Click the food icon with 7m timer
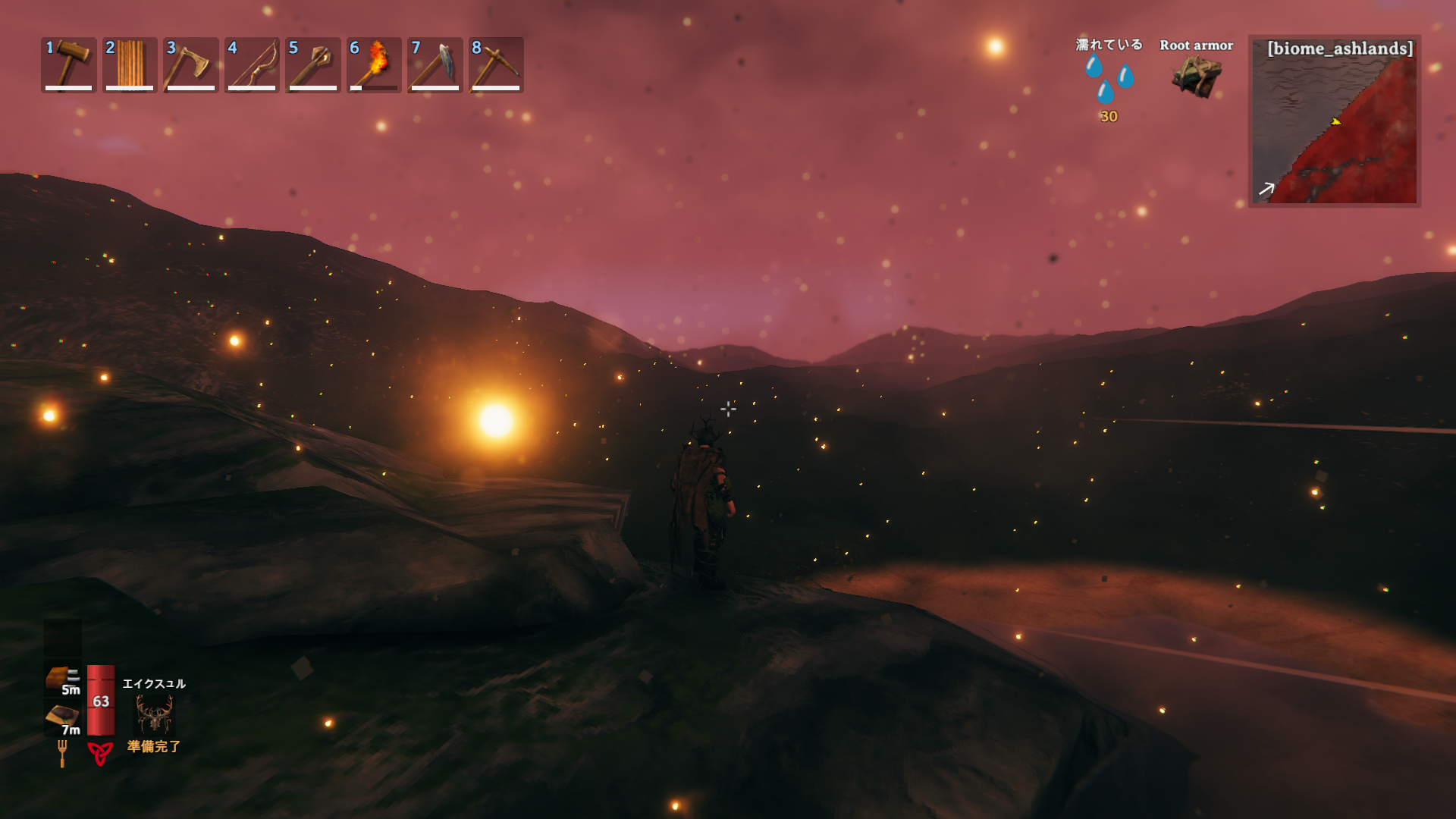Viewport: 1456px width, 819px height. pos(61,717)
